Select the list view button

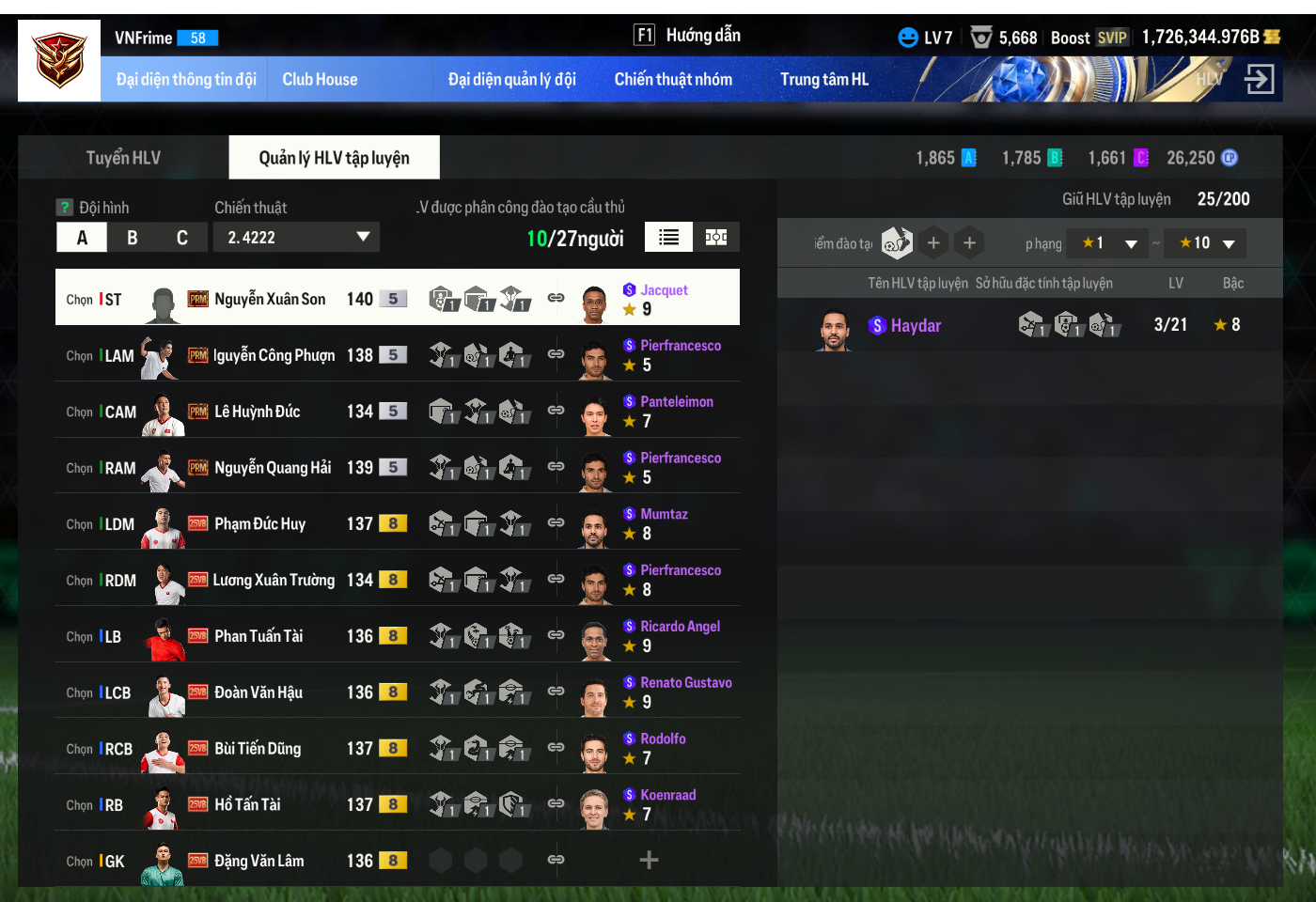[668, 237]
